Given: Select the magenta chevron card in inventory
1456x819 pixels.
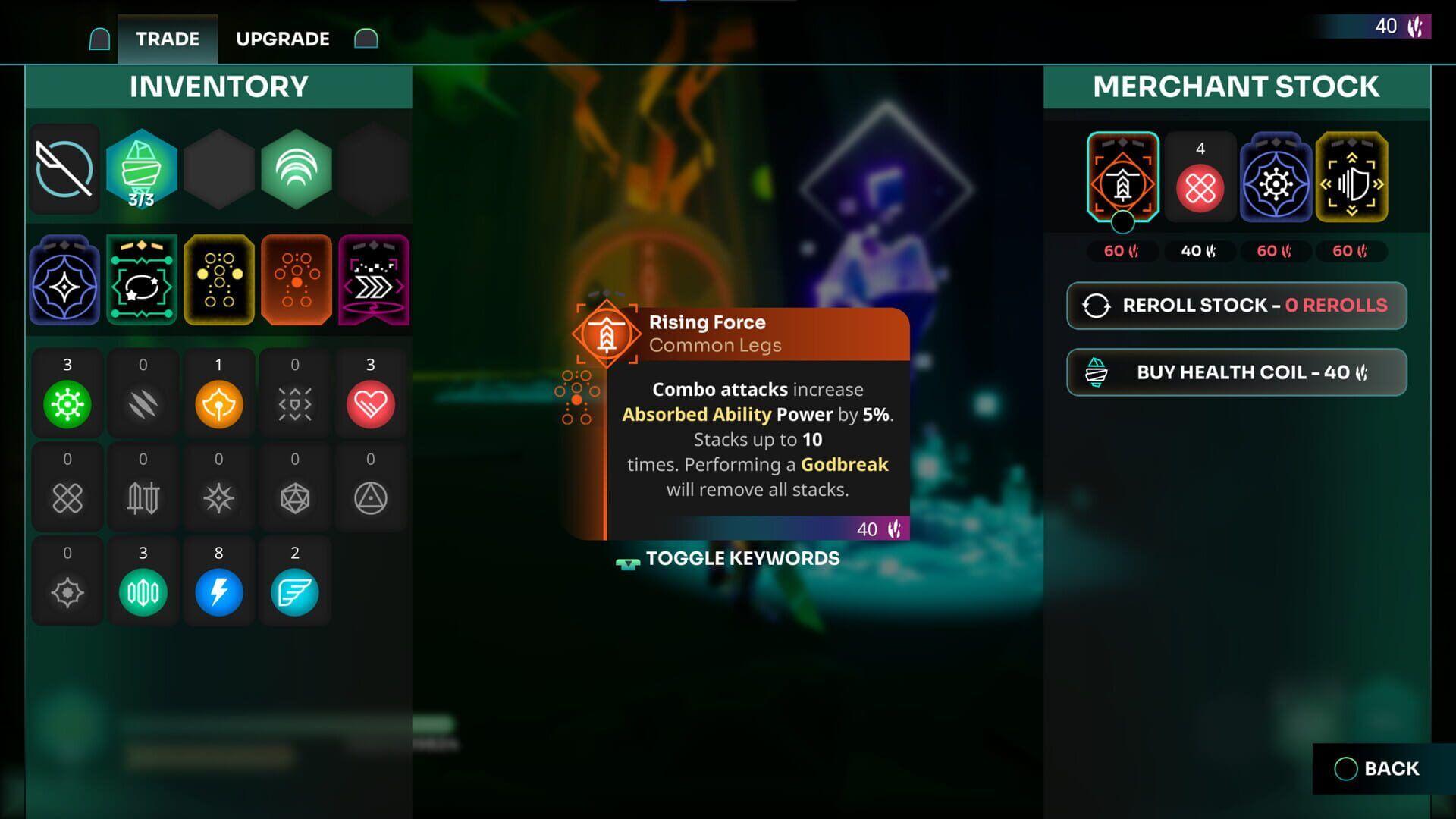Looking at the screenshot, I should pyautogui.click(x=372, y=280).
